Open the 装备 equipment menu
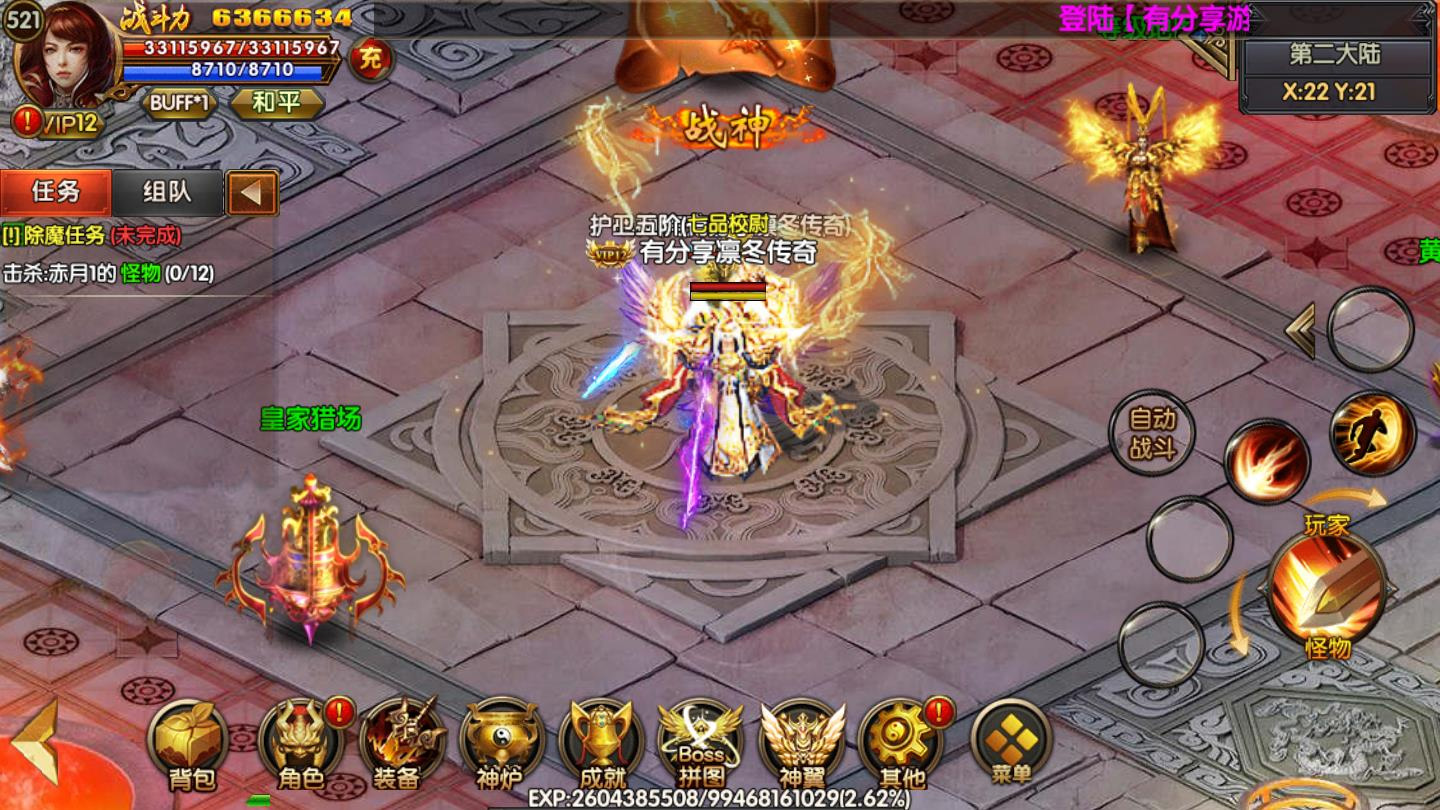 pyautogui.click(x=400, y=742)
